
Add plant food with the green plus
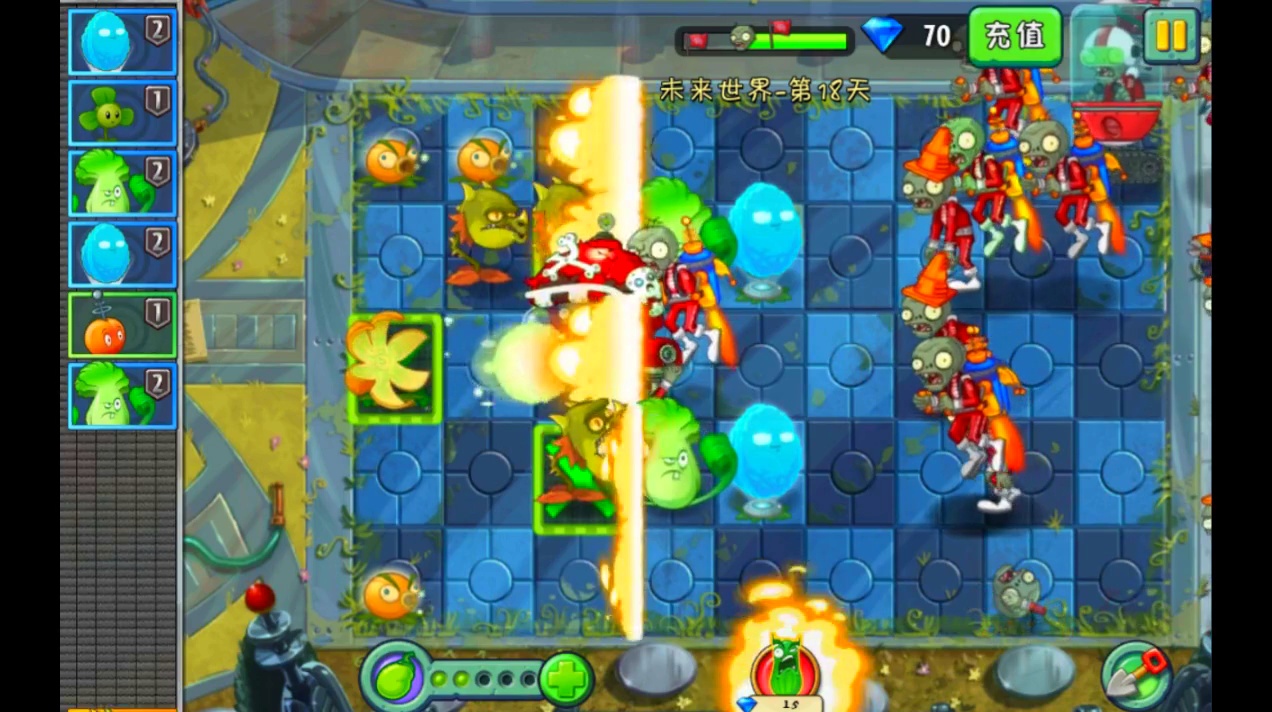point(567,680)
